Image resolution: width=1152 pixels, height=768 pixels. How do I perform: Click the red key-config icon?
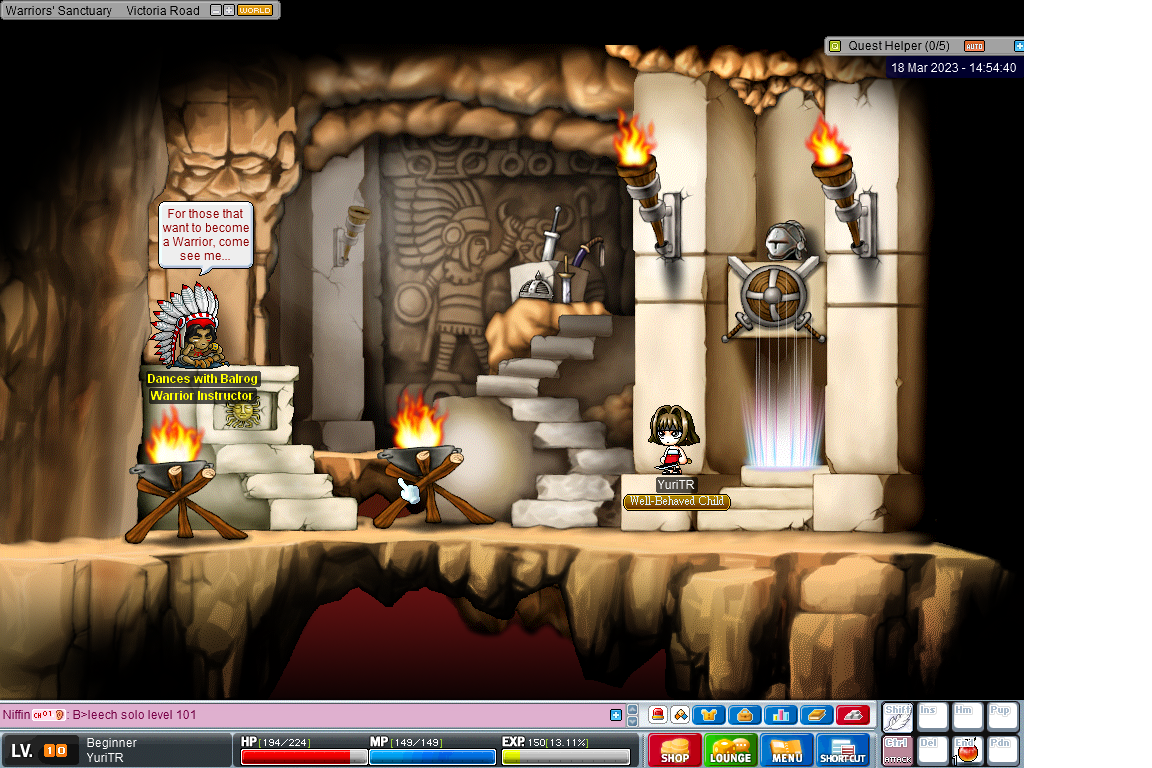pyautogui.click(x=853, y=715)
